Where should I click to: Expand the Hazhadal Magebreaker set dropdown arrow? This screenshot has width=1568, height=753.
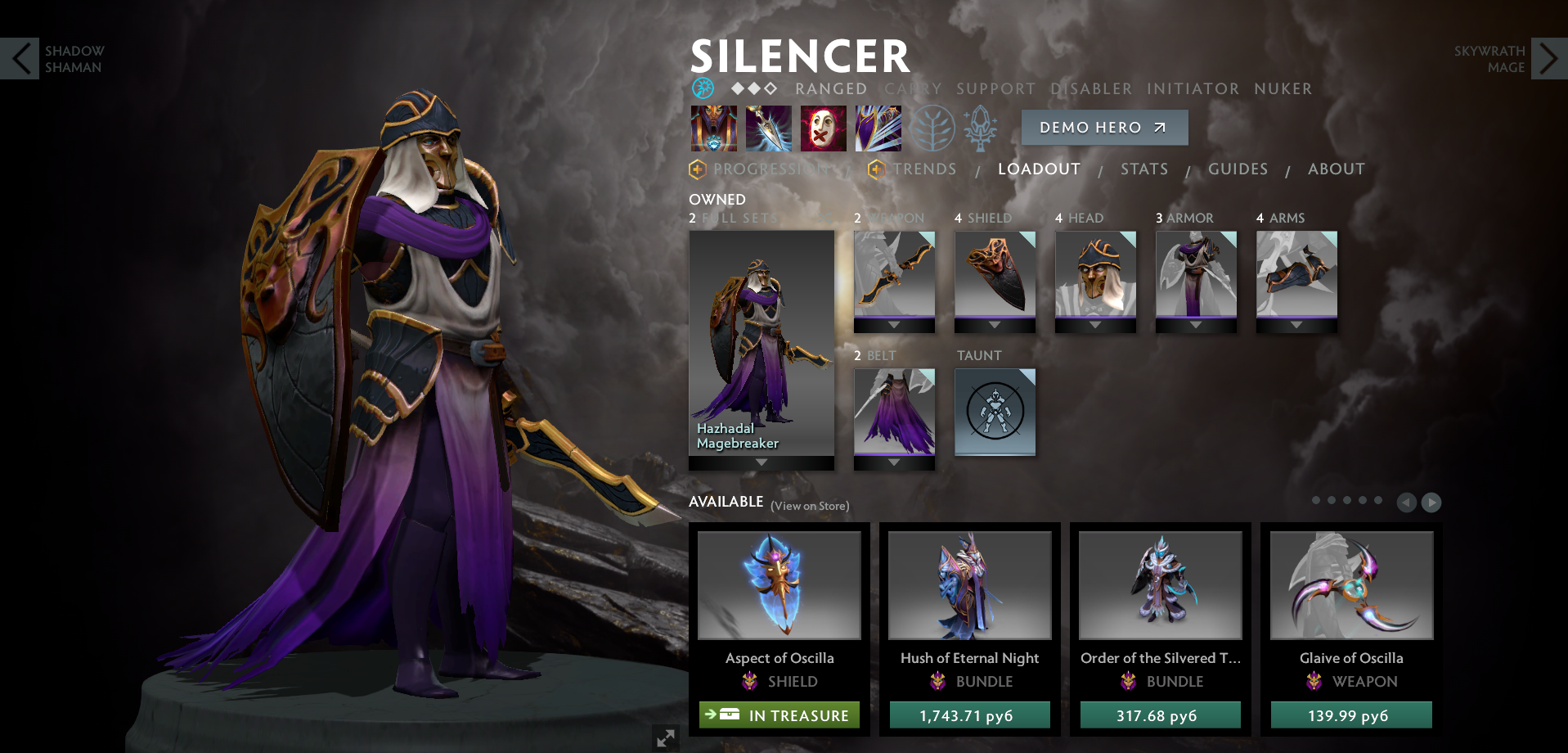pos(761,462)
